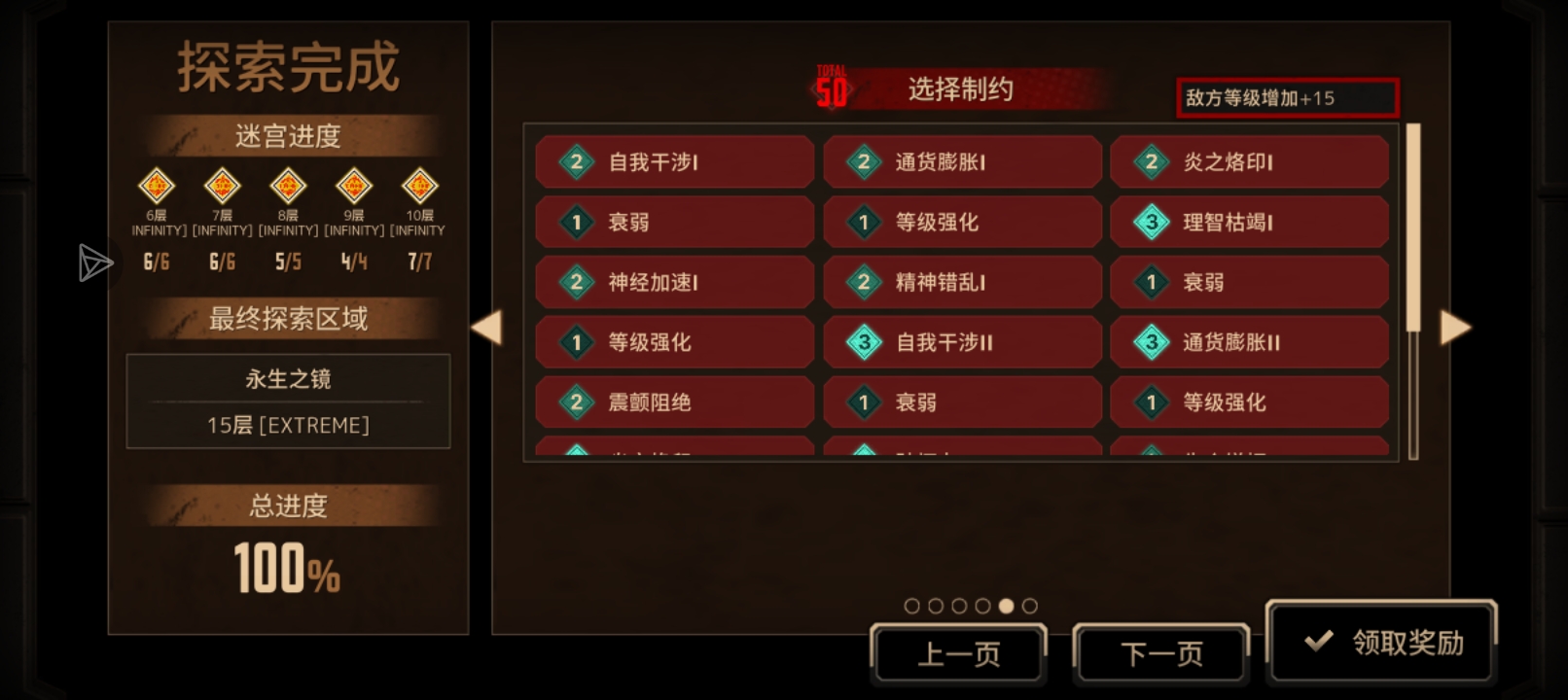Toggle the 理智枯竭I constraint on

click(x=1250, y=222)
